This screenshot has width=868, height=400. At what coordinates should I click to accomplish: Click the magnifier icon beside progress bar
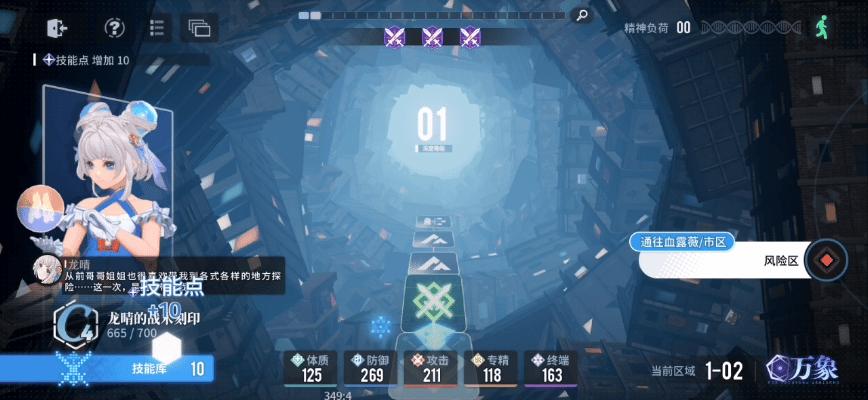point(579,15)
